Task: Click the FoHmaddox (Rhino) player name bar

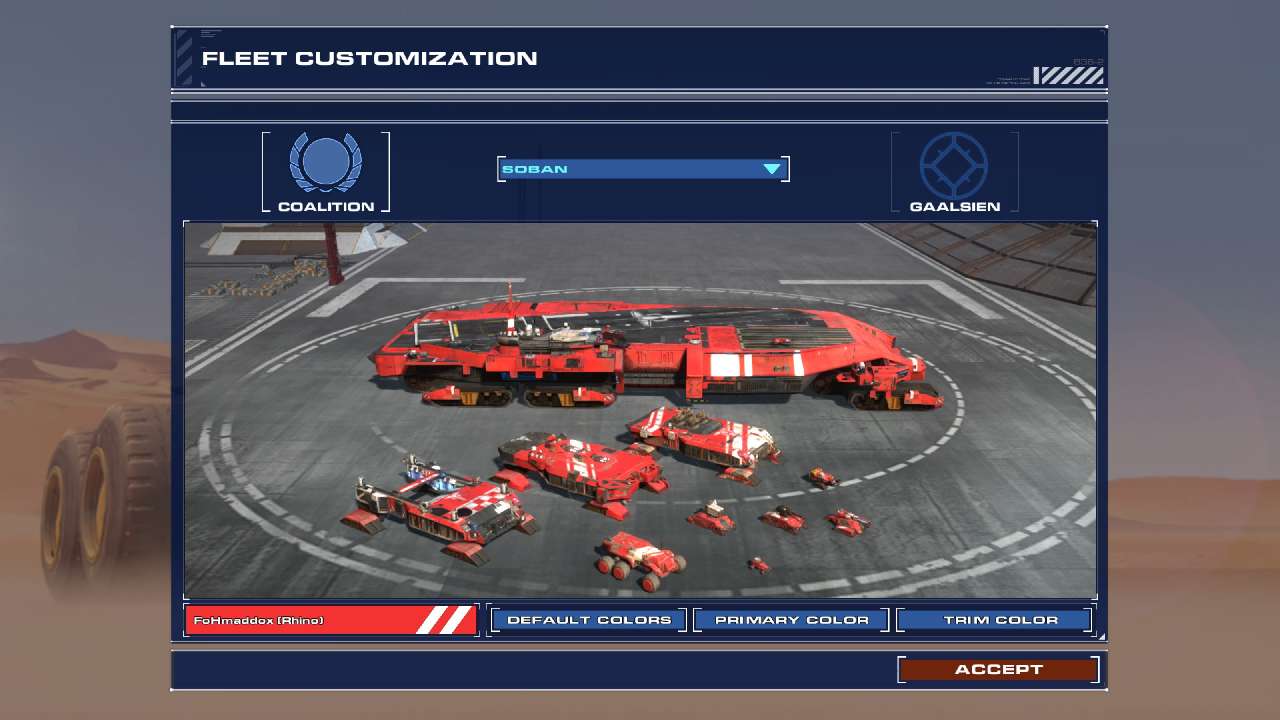Action: click(331, 620)
